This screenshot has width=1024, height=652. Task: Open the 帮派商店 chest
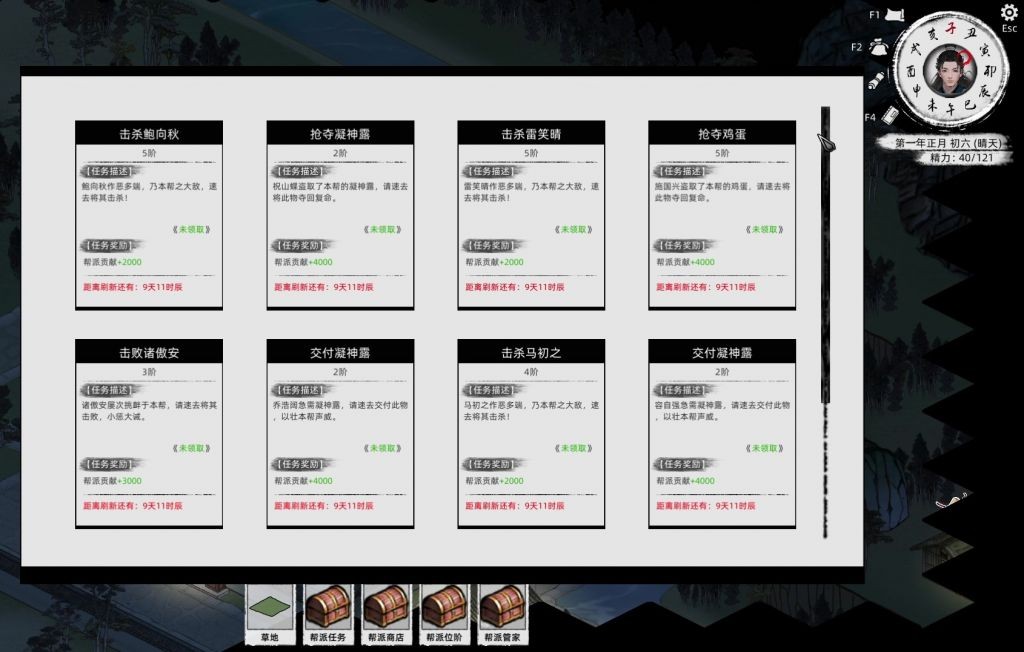[386, 609]
